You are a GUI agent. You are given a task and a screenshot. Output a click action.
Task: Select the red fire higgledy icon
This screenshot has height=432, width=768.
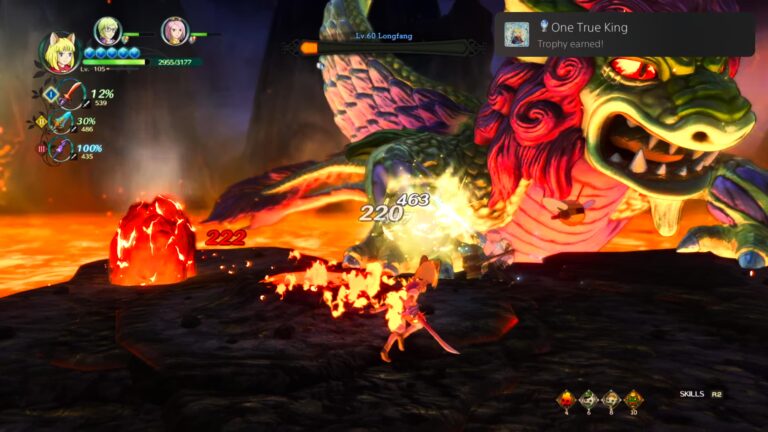[565, 399]
